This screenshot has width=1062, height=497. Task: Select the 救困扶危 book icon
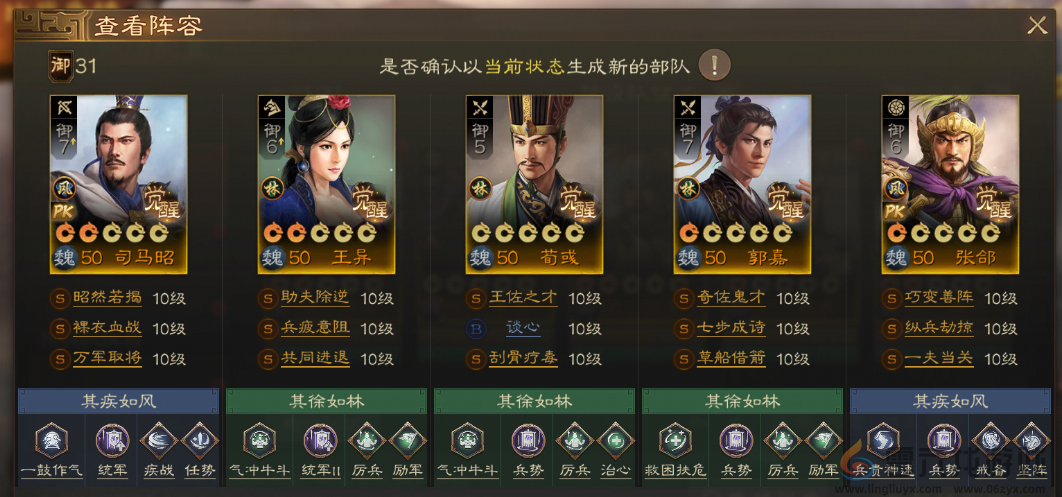pos(675,441)
